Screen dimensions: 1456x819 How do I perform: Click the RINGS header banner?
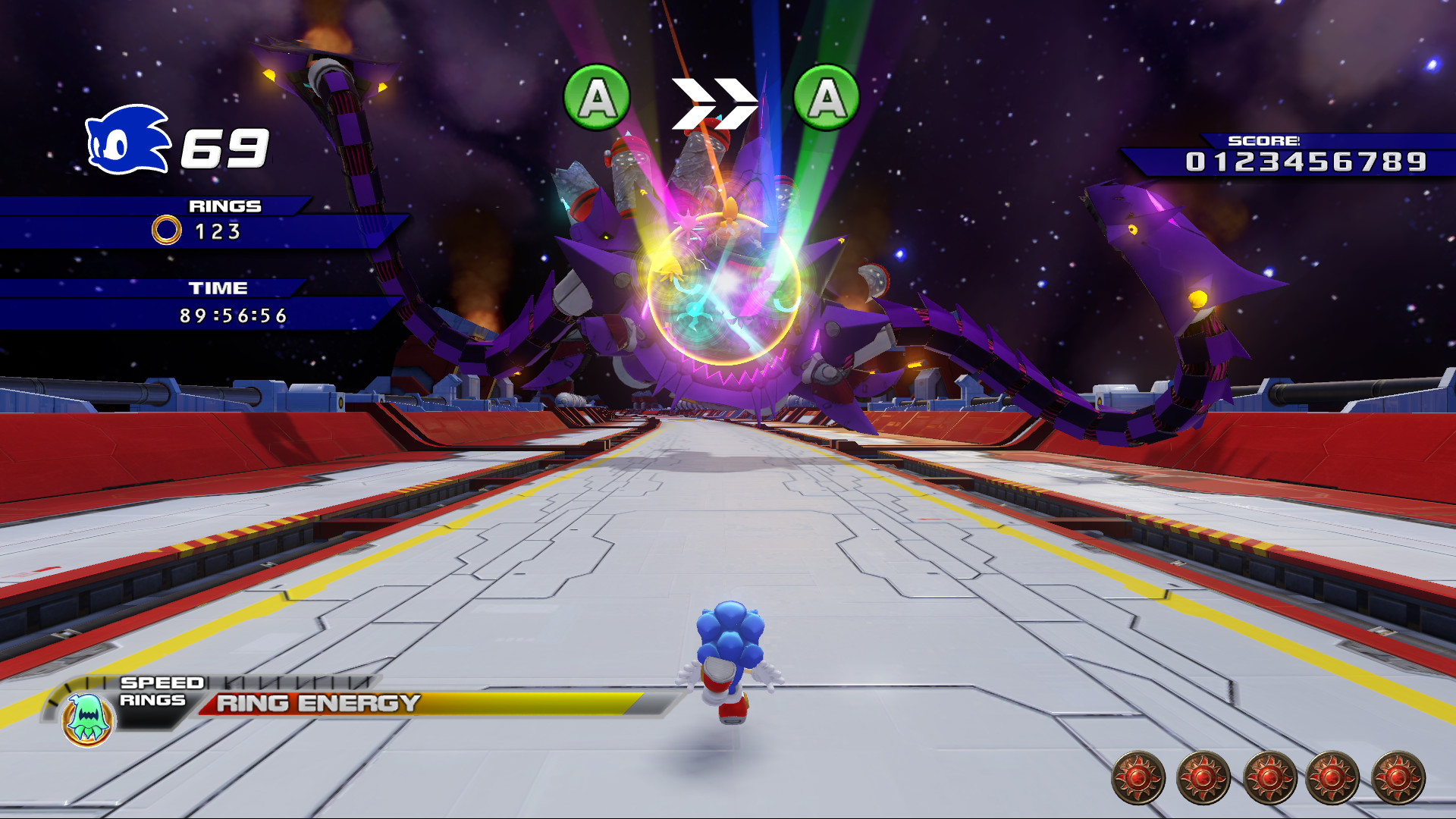225,205
